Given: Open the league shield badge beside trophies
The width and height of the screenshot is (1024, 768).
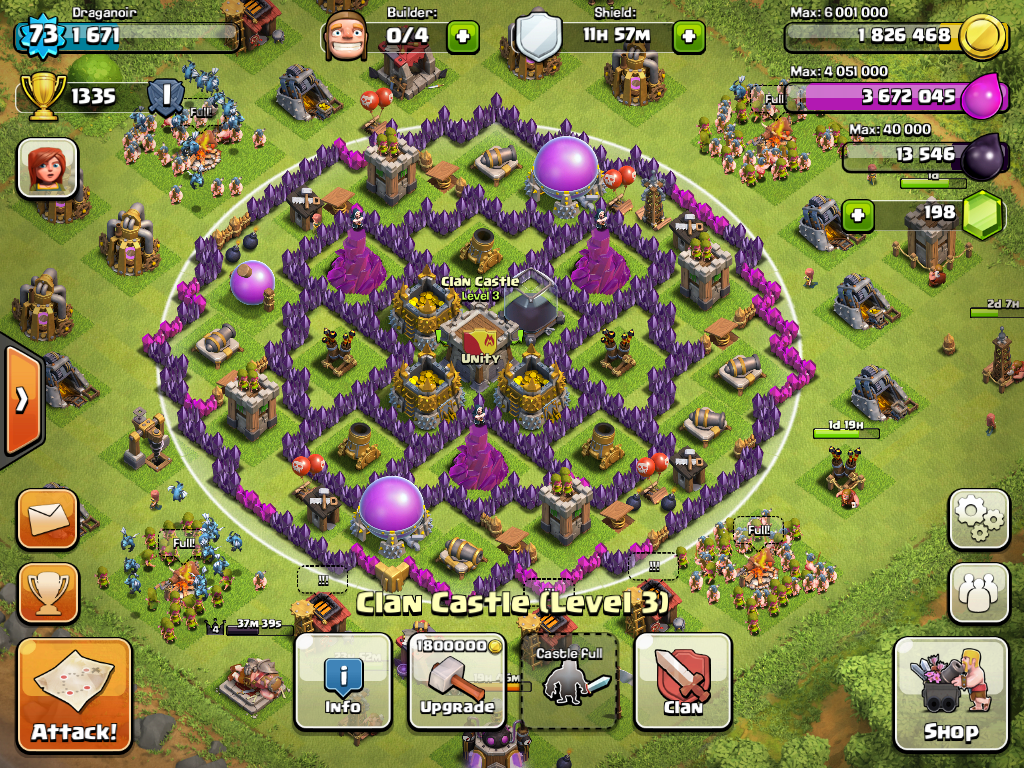Looking at the screenshot, I should coord(165,97).
